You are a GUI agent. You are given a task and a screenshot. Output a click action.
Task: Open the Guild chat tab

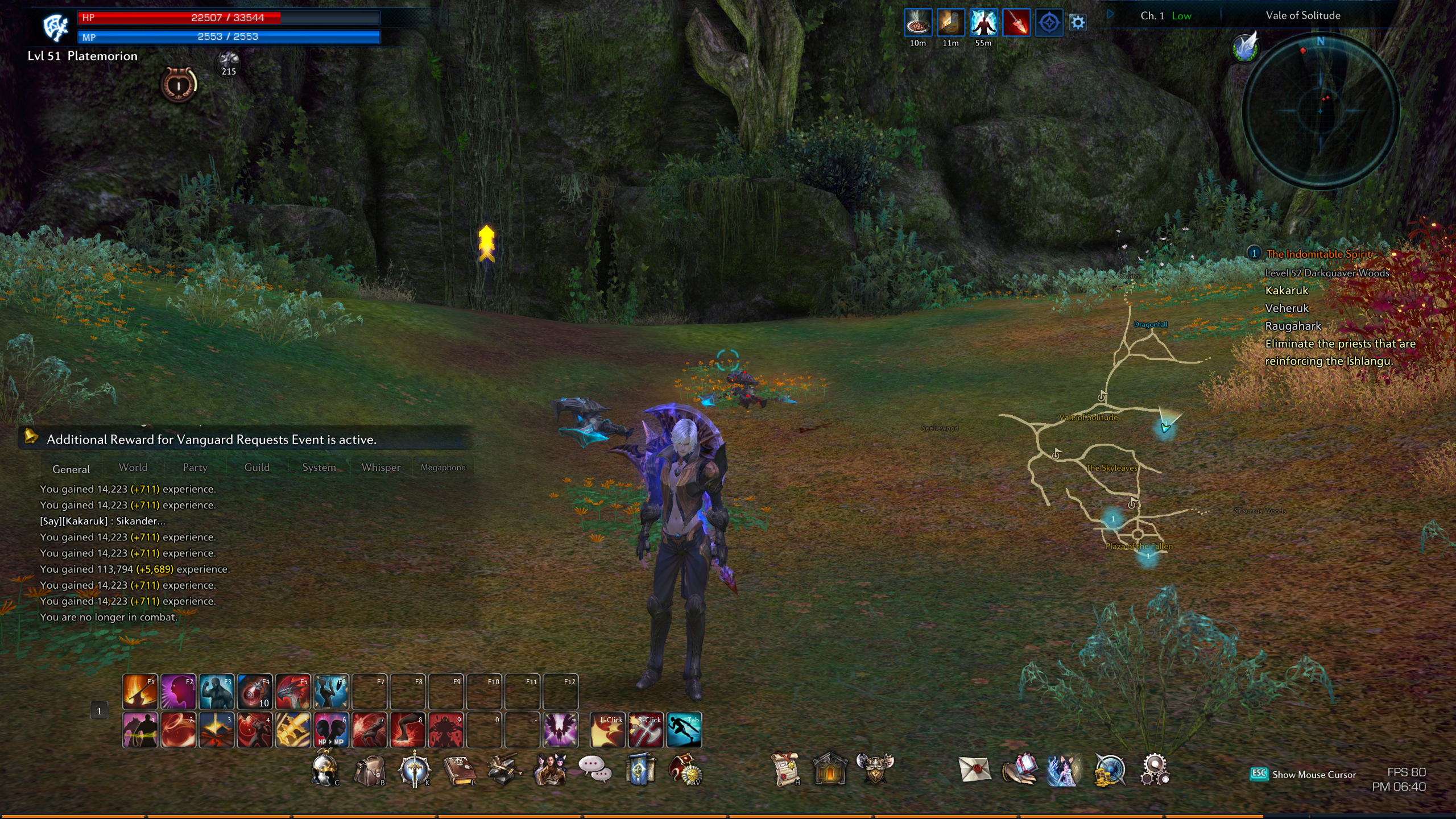click(257, 468)
